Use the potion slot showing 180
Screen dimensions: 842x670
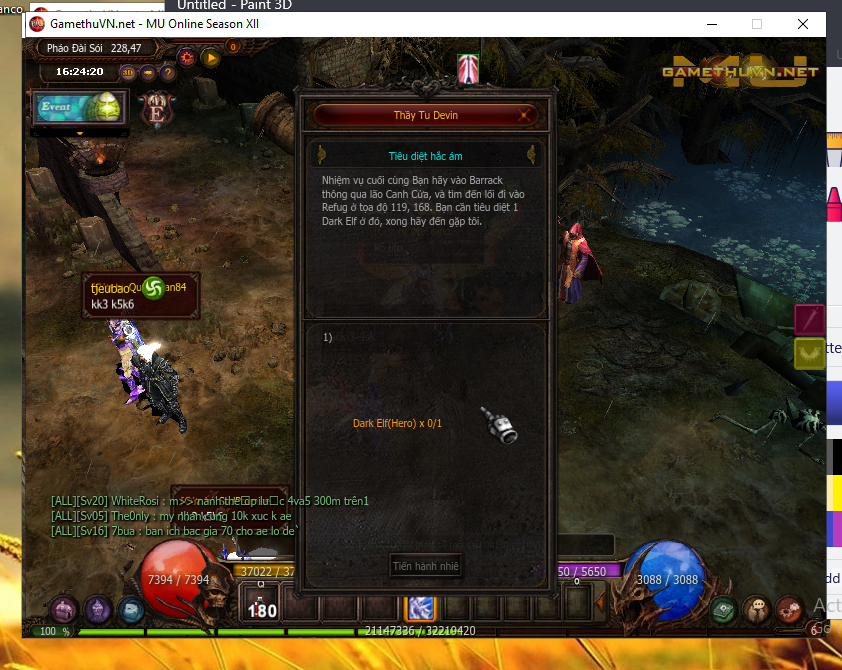262,606
